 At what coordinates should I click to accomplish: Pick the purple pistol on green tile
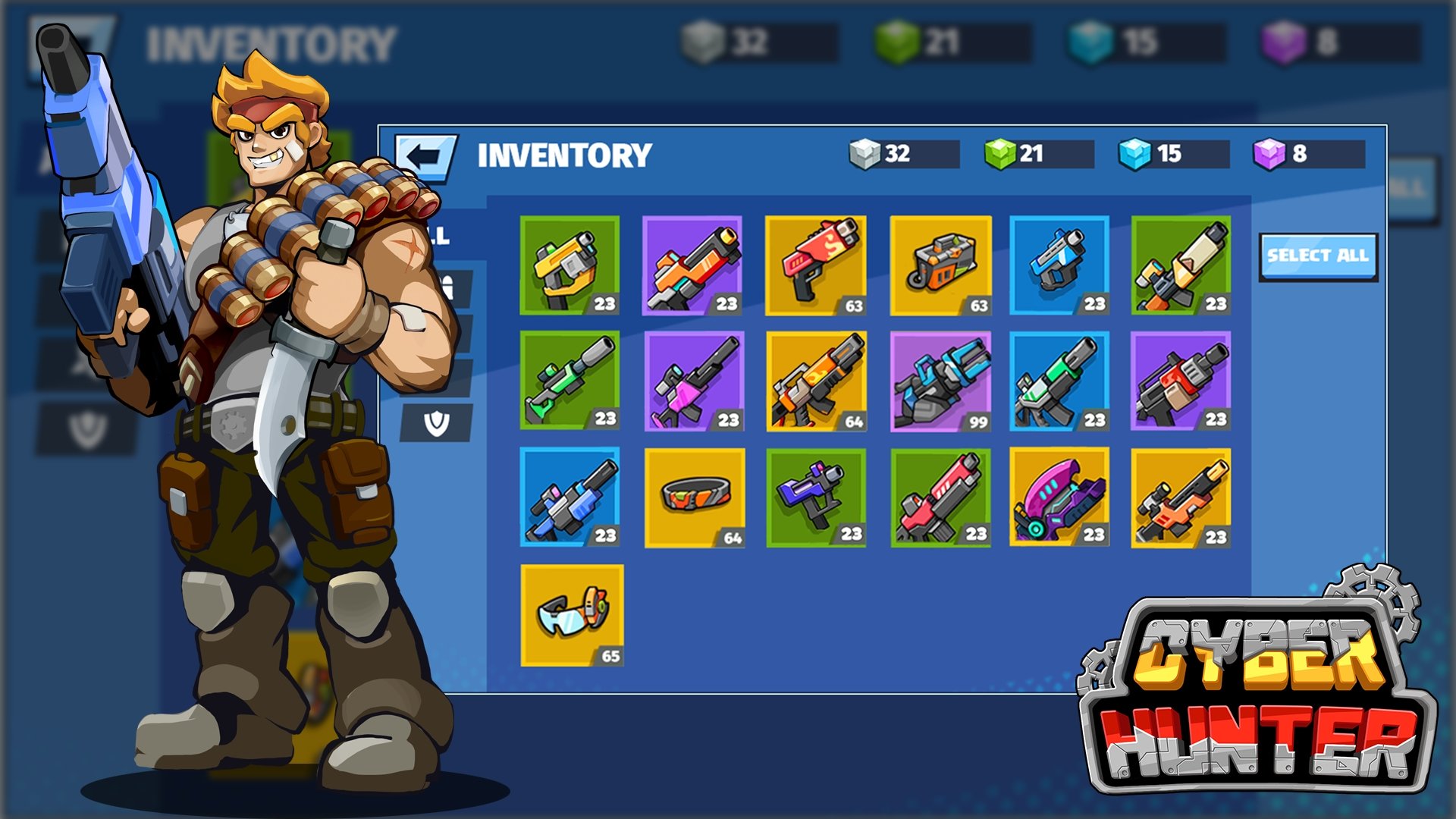(816, 497)
